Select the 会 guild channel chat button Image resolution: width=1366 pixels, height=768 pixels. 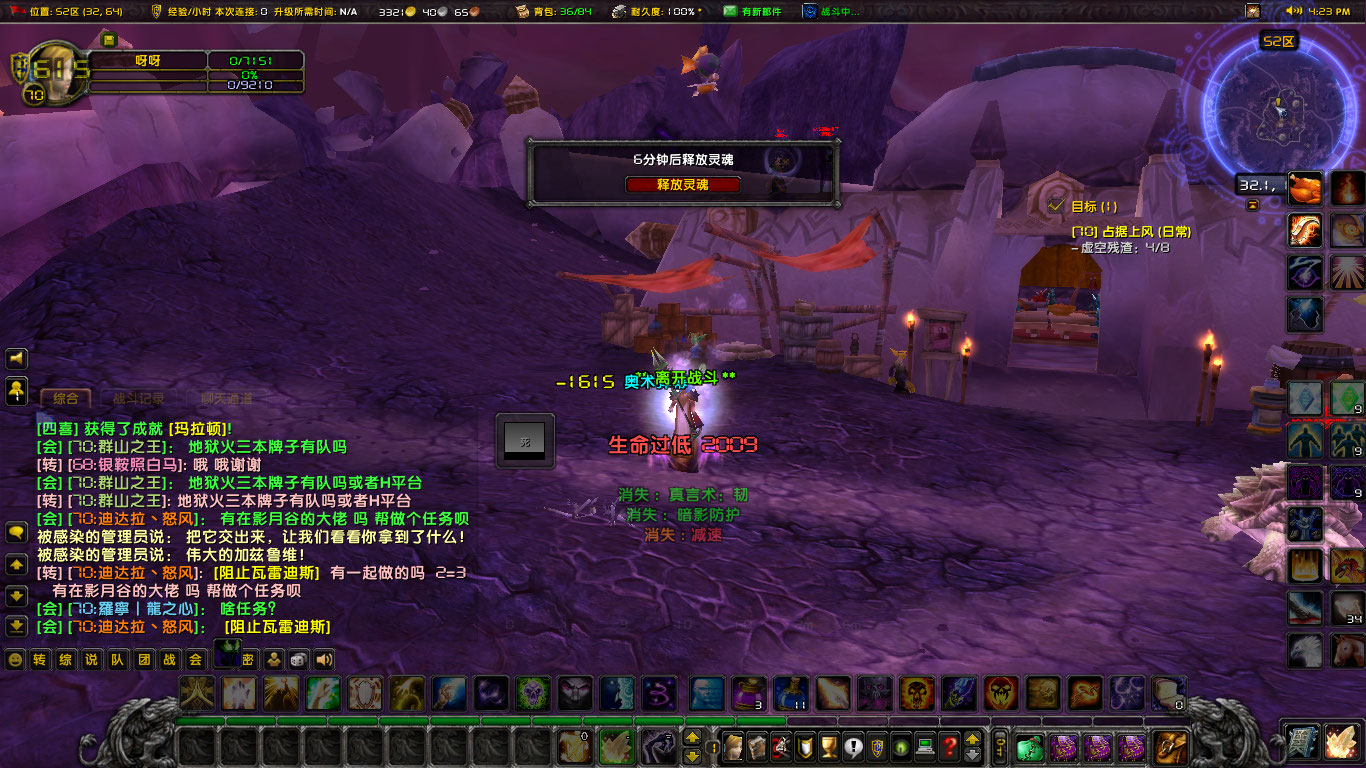click(196, 660)
